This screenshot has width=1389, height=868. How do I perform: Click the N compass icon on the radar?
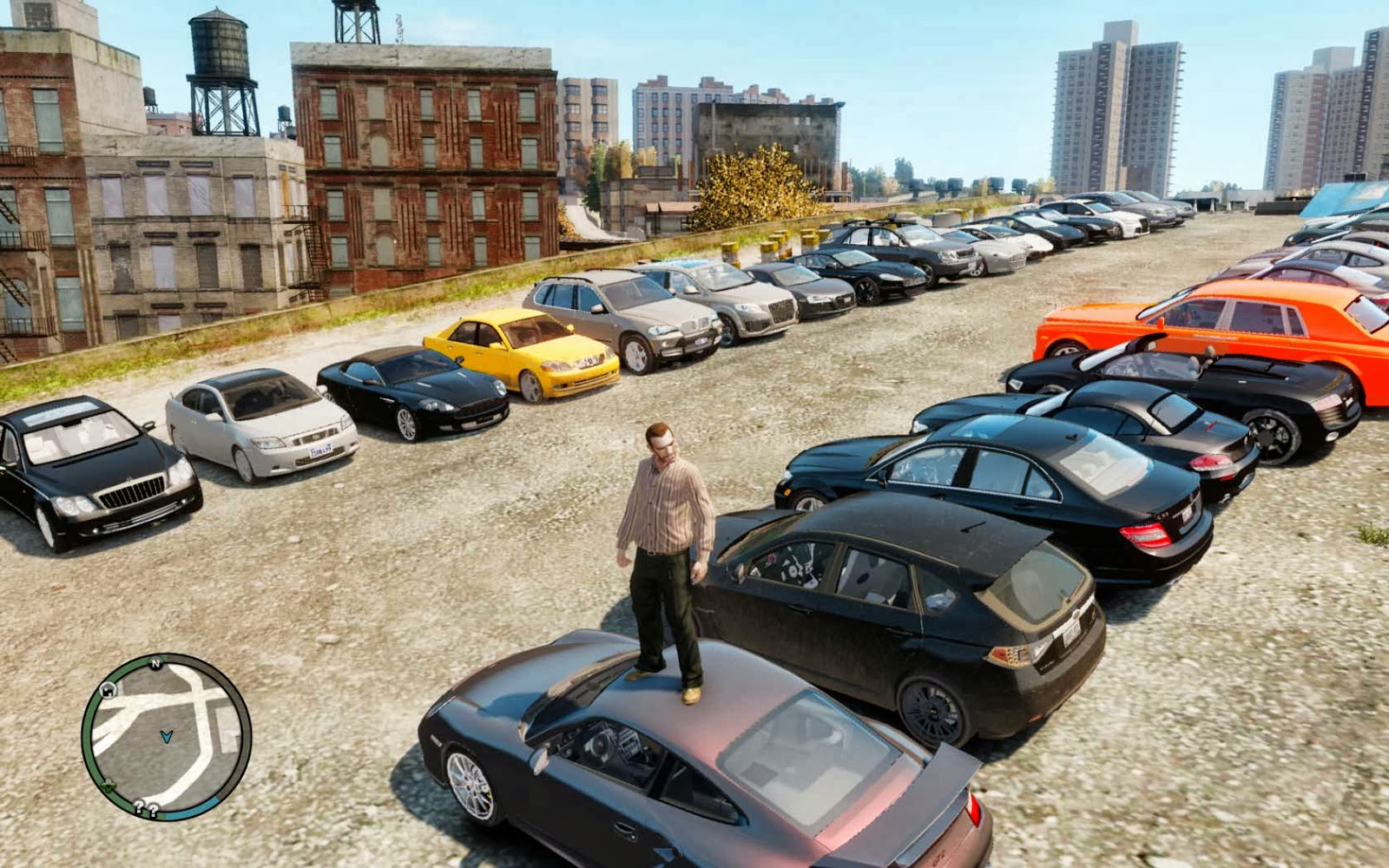pyautogui.click(x=155, y=665)
